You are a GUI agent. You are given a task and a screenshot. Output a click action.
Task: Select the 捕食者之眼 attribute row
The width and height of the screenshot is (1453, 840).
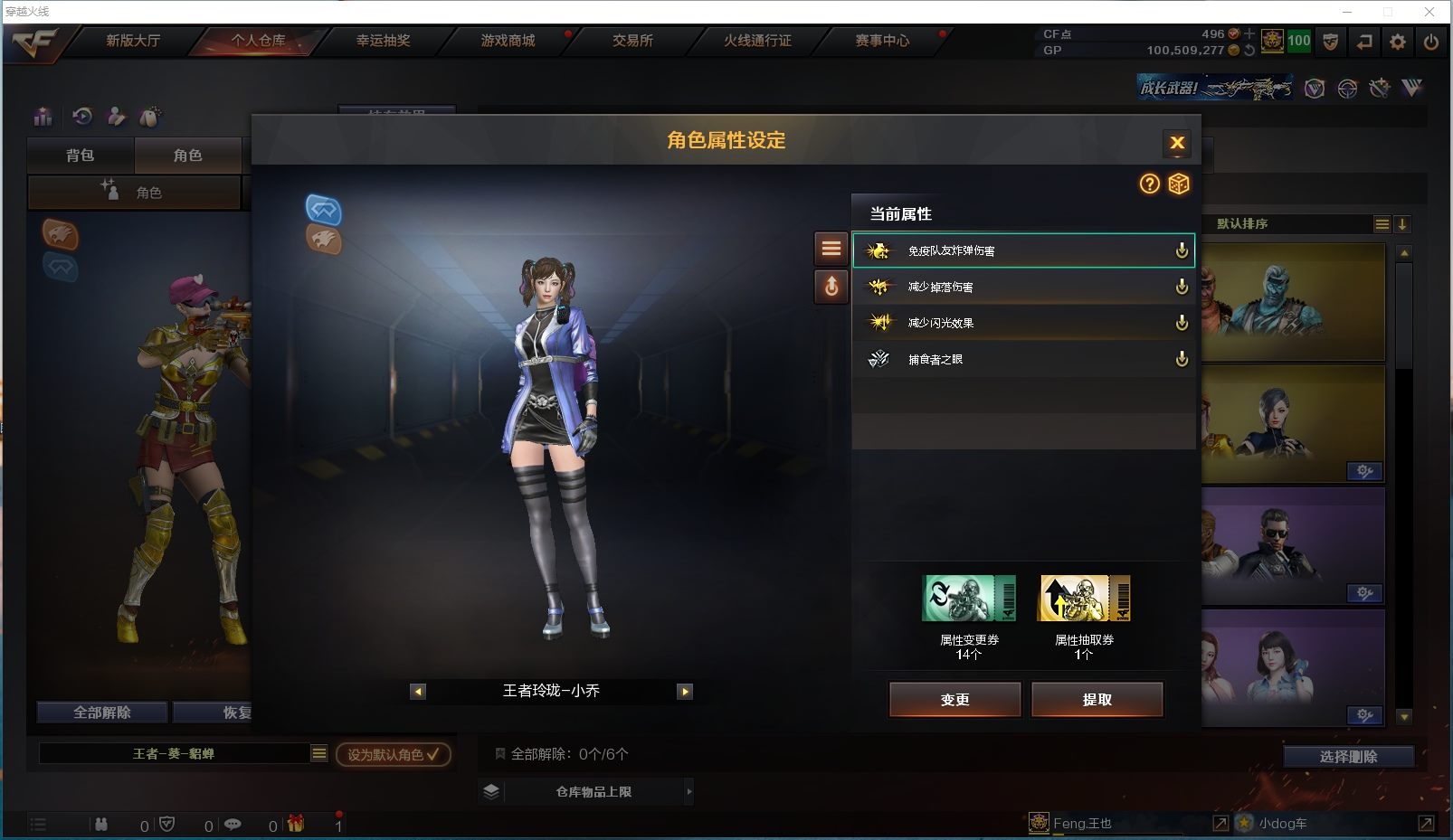1022,359
